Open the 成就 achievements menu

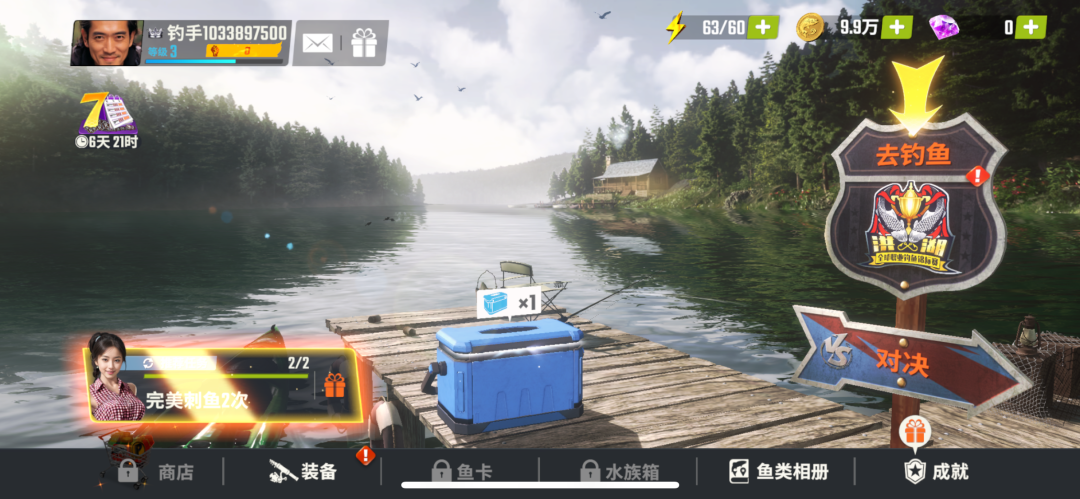pyautogui.click(x=936, y=470)
